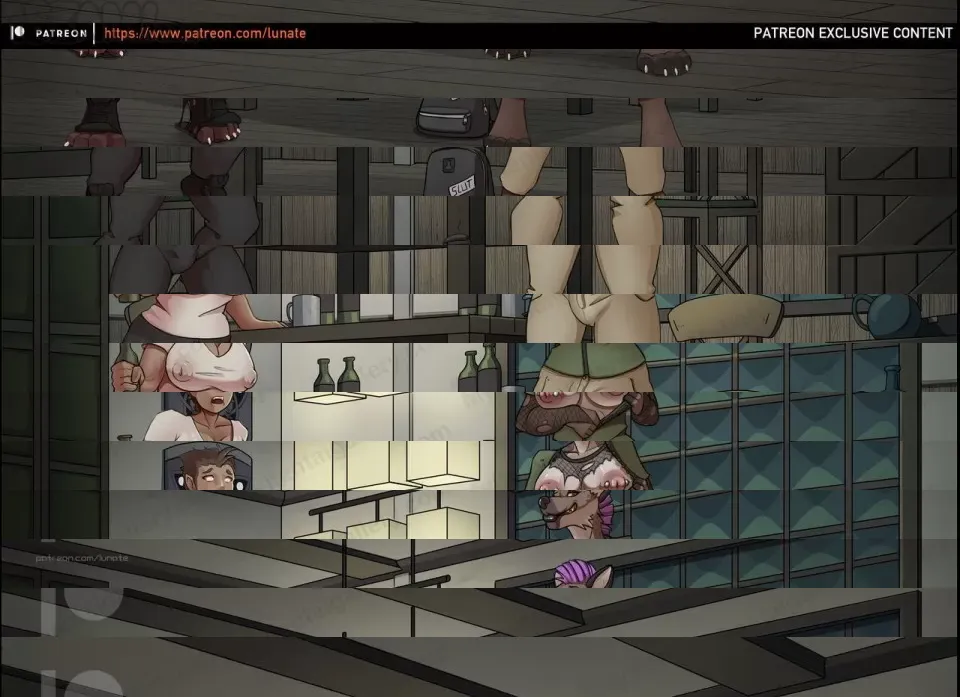Open the patreon.com/lunate link
Screen dimensions: 960x697
click(x=205, y=33)
